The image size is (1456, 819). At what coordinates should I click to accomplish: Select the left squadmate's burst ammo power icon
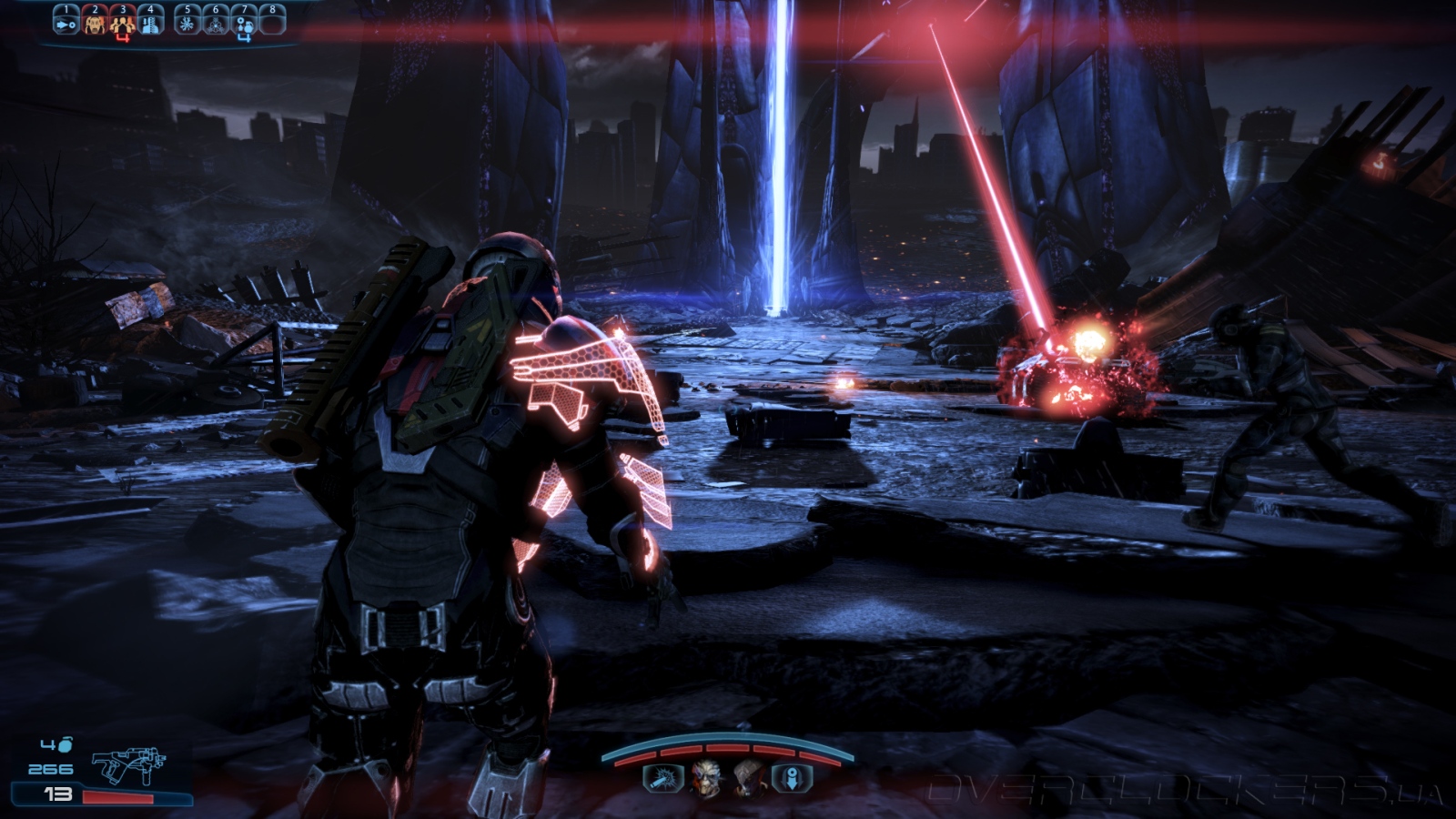click(x=662, y=778)
